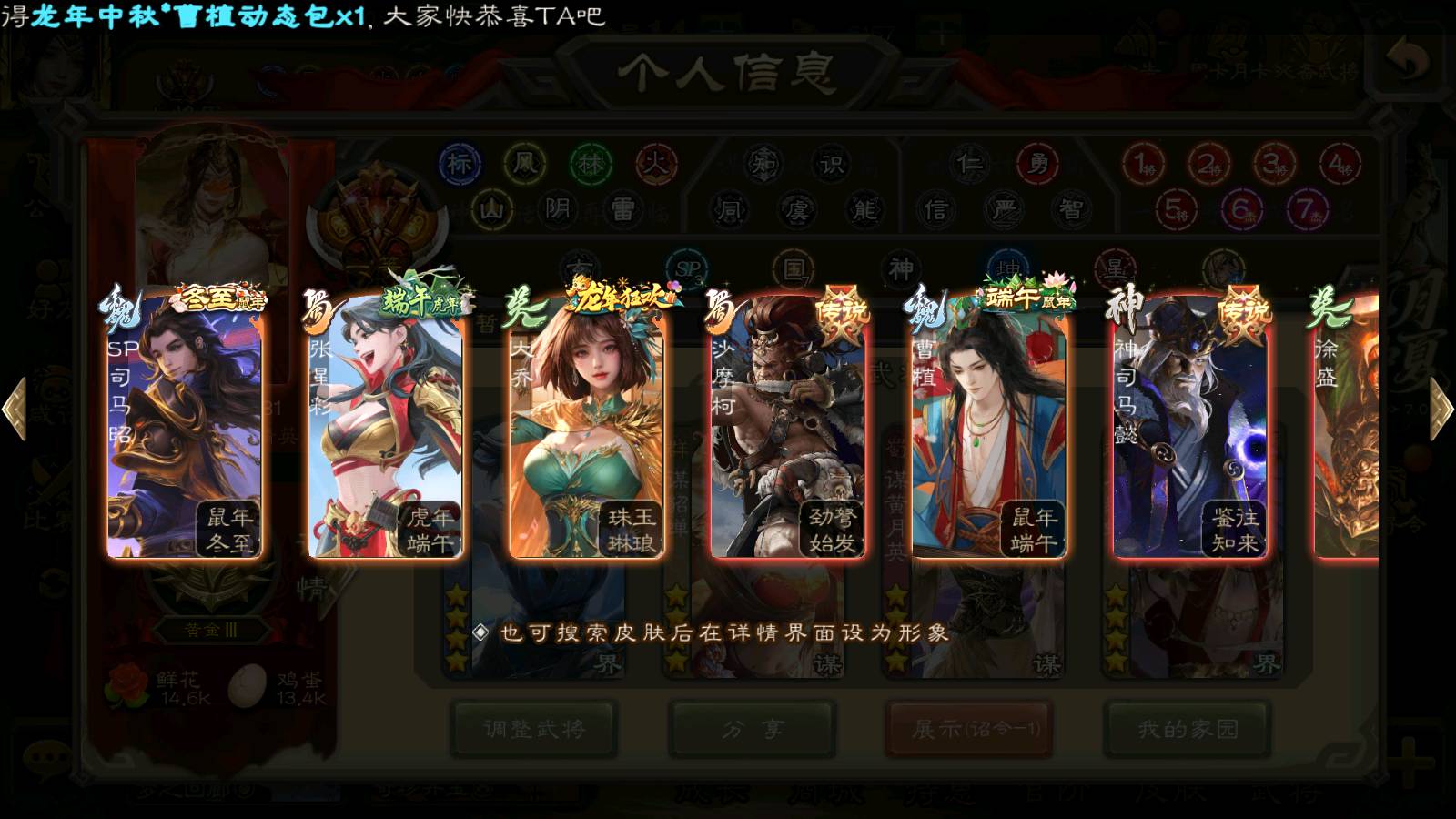Screen dimensions: 1456x819
Task: Switch to the 标 filter tab
Action: 460,164
